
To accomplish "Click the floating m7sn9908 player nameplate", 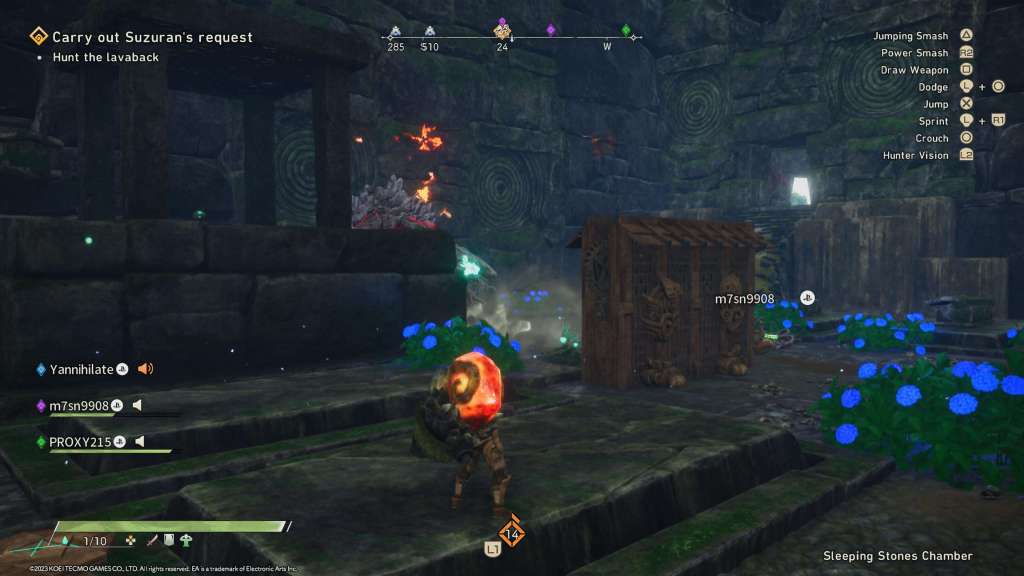I will point(744,299).
